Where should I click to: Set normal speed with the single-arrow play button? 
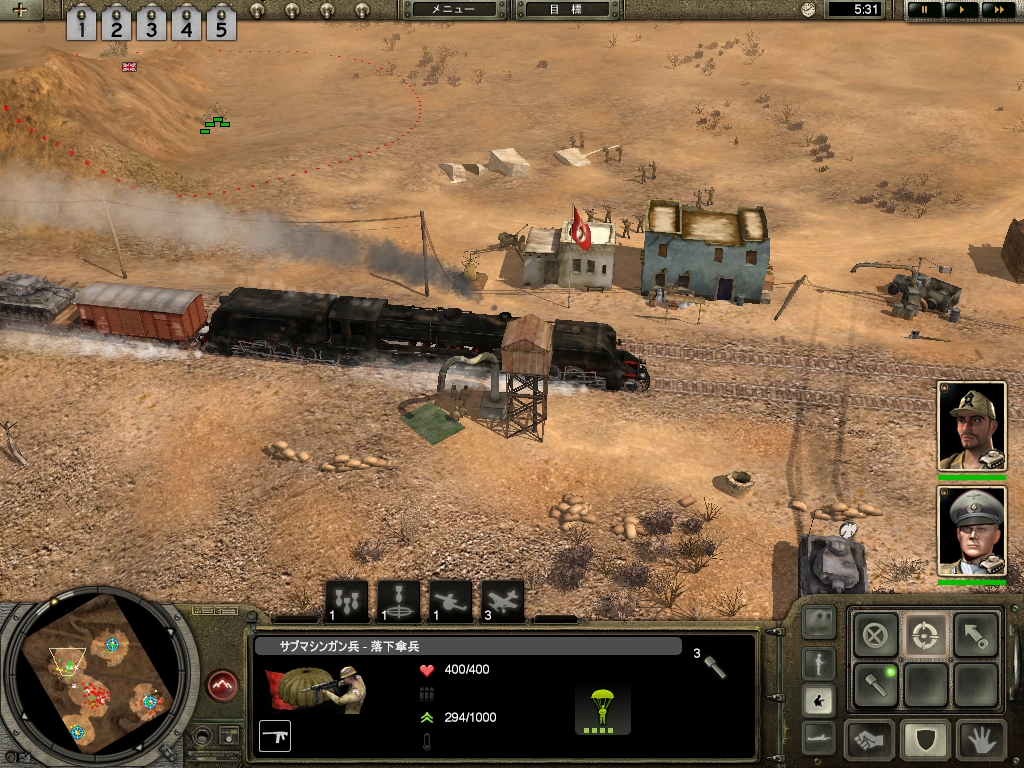[959, 9]
